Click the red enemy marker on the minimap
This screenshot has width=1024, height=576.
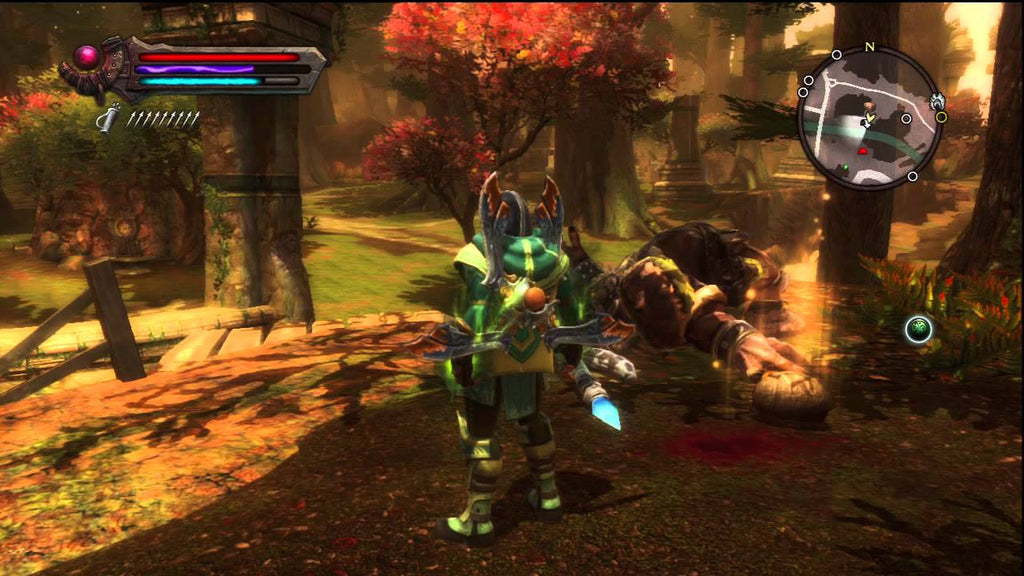coord(862,151)
